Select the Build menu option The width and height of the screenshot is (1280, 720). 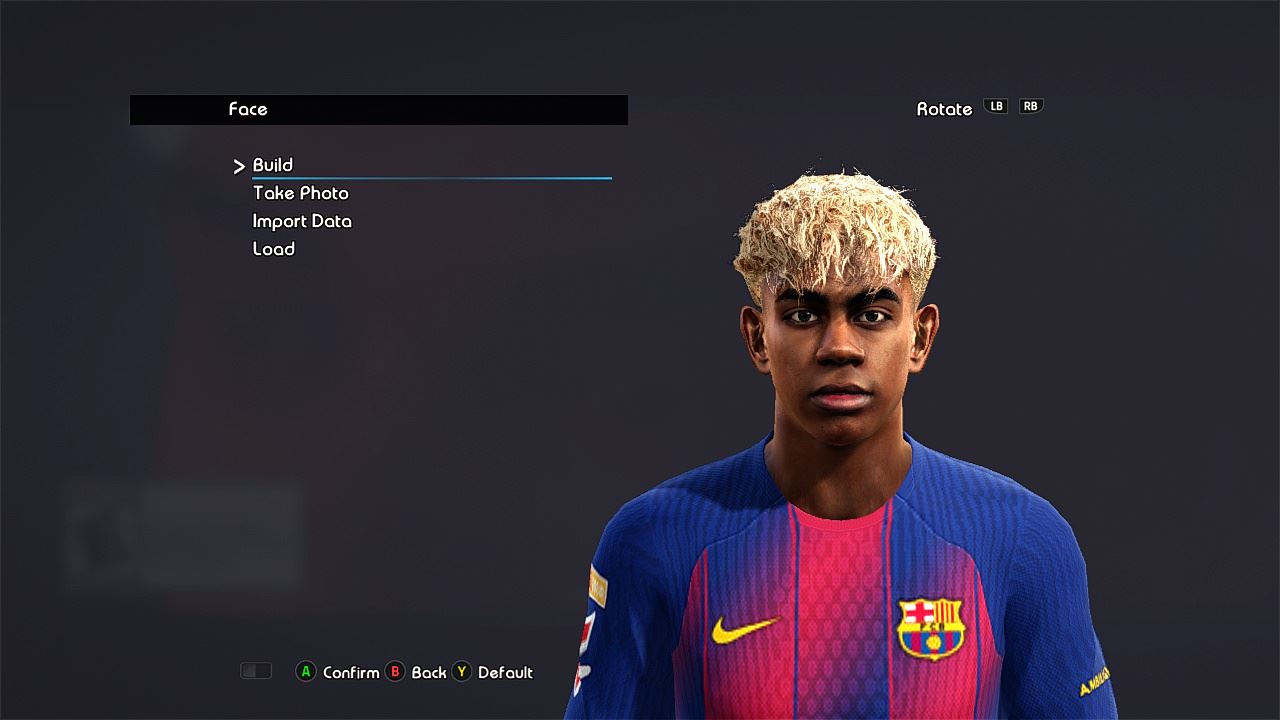click(273, 165)
